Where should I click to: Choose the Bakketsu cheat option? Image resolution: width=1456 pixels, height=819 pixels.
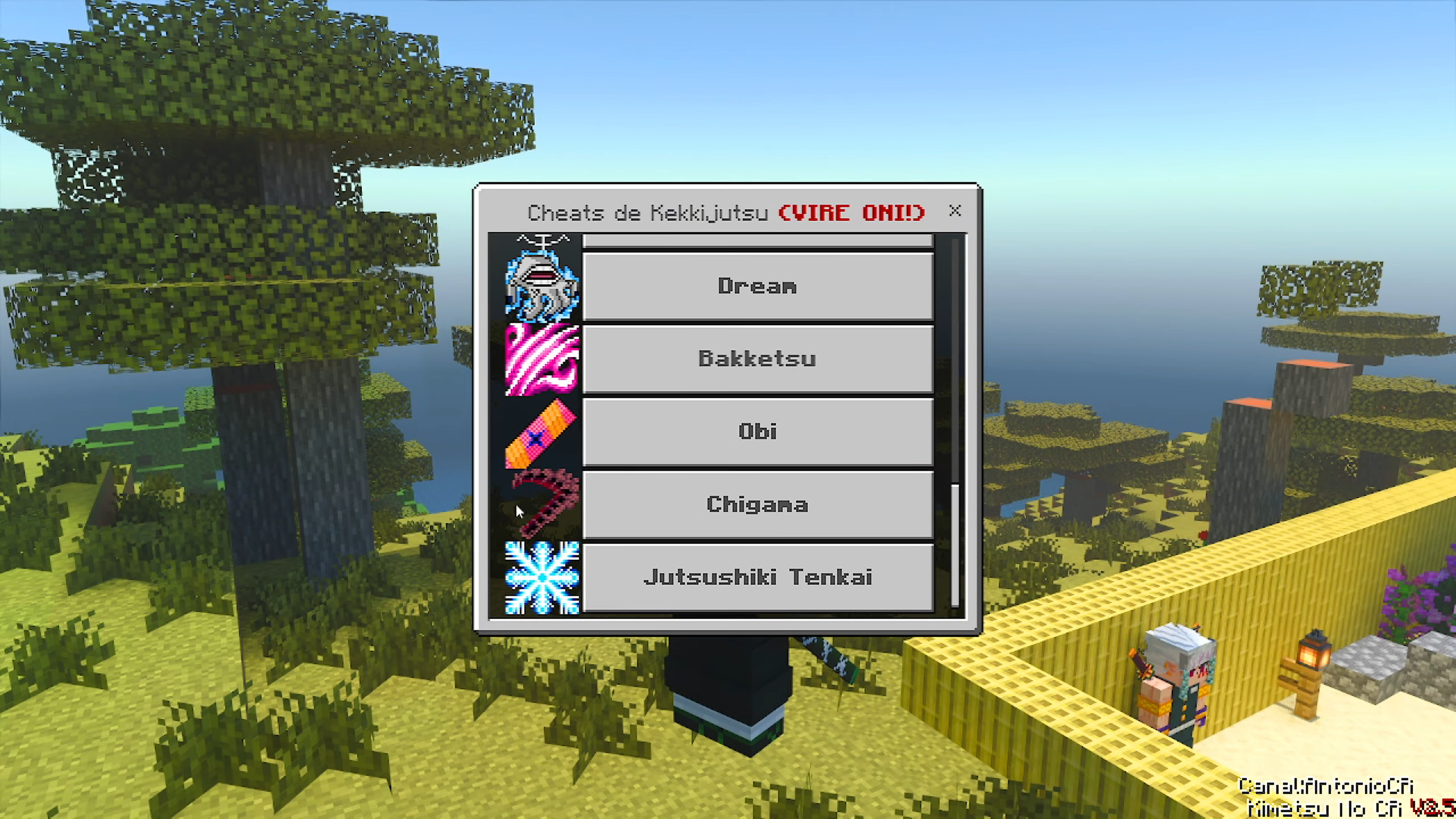click(758, 359)
